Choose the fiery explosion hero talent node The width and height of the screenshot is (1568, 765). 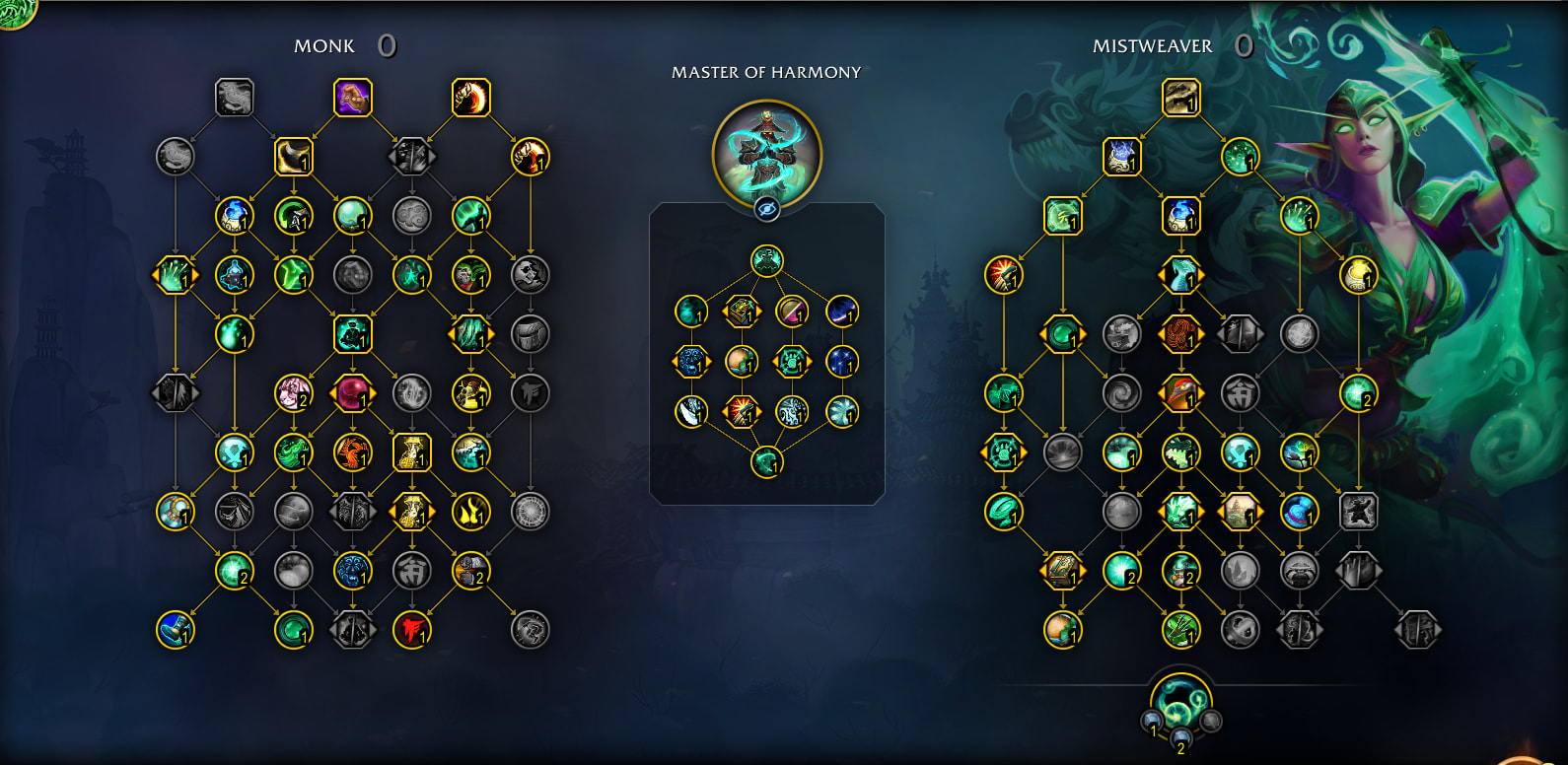[x=742, y=411]
